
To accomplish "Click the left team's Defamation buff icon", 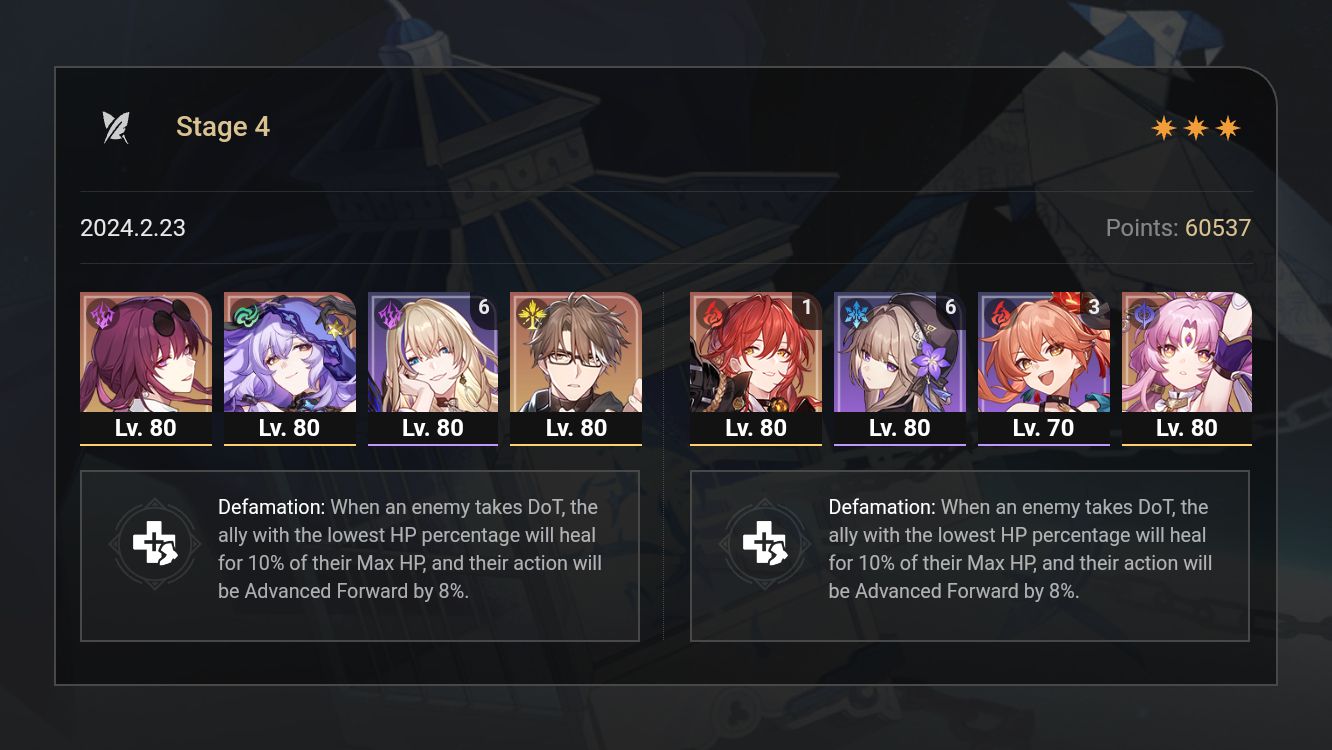I will click(x=155, y=544).
